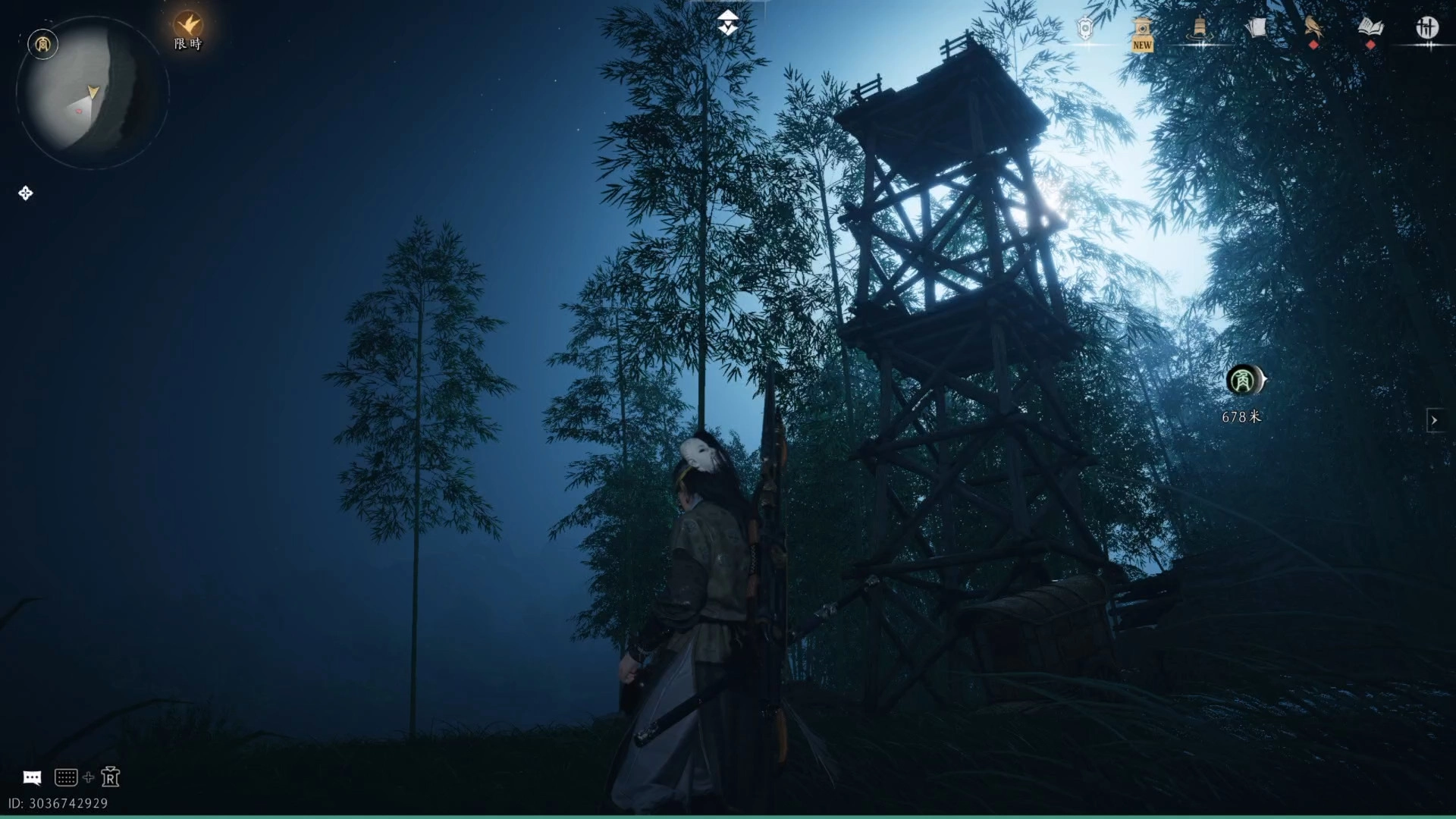Select the green quest tracker marker showing 678米
This screenshot has height=819, width=1456.
coord(1242,380)
